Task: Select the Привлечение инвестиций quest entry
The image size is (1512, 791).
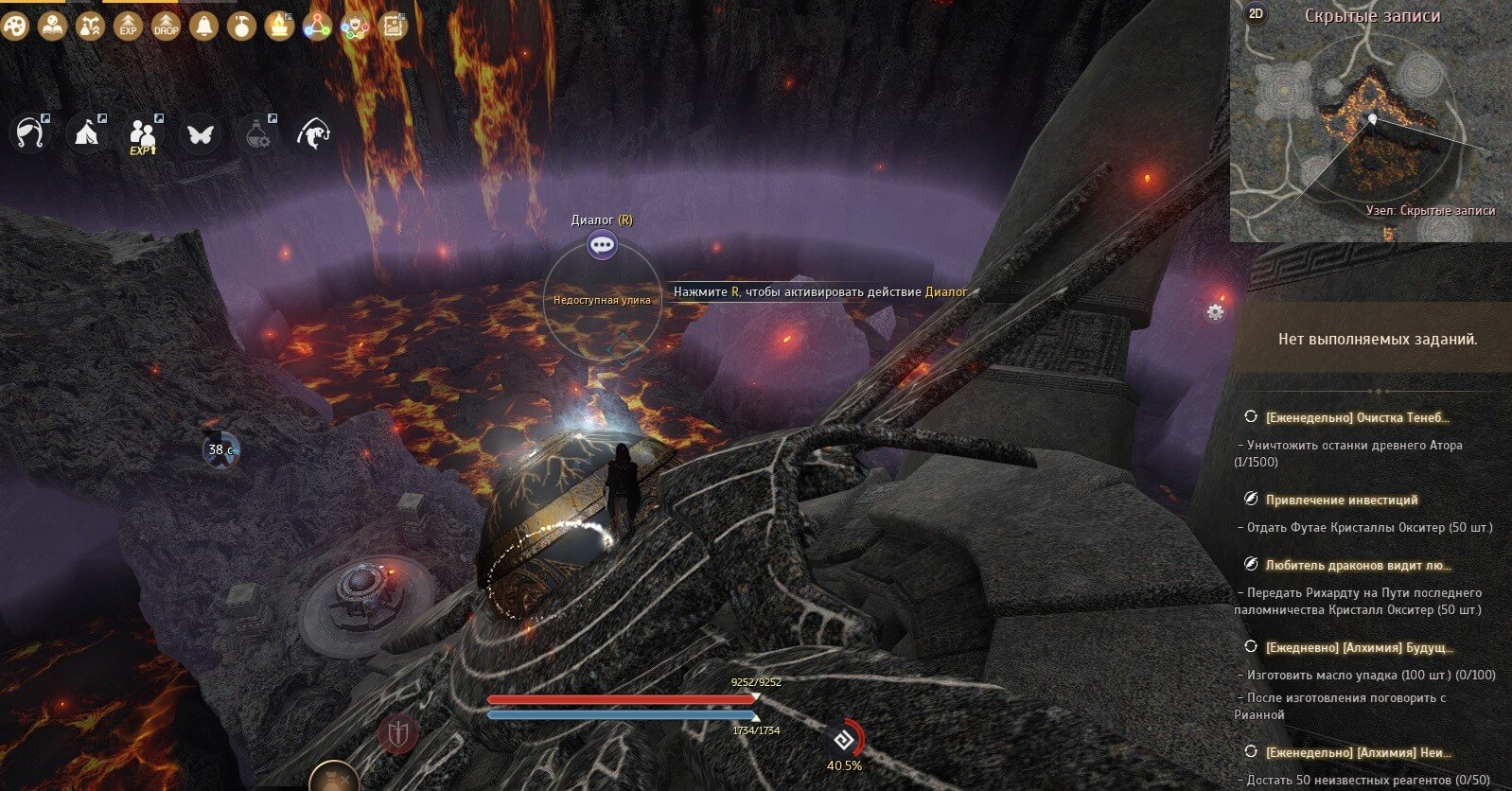Action: coord(1342,500)
